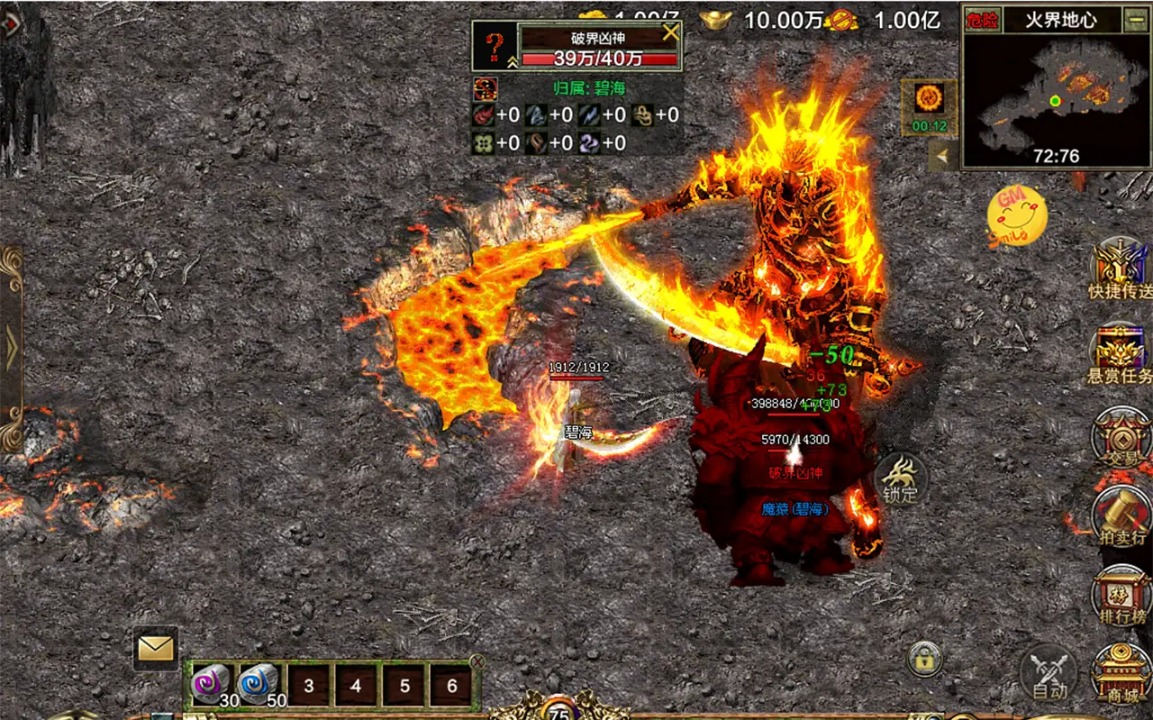Click the GM Smile face icon

[x=1017, y=215]
